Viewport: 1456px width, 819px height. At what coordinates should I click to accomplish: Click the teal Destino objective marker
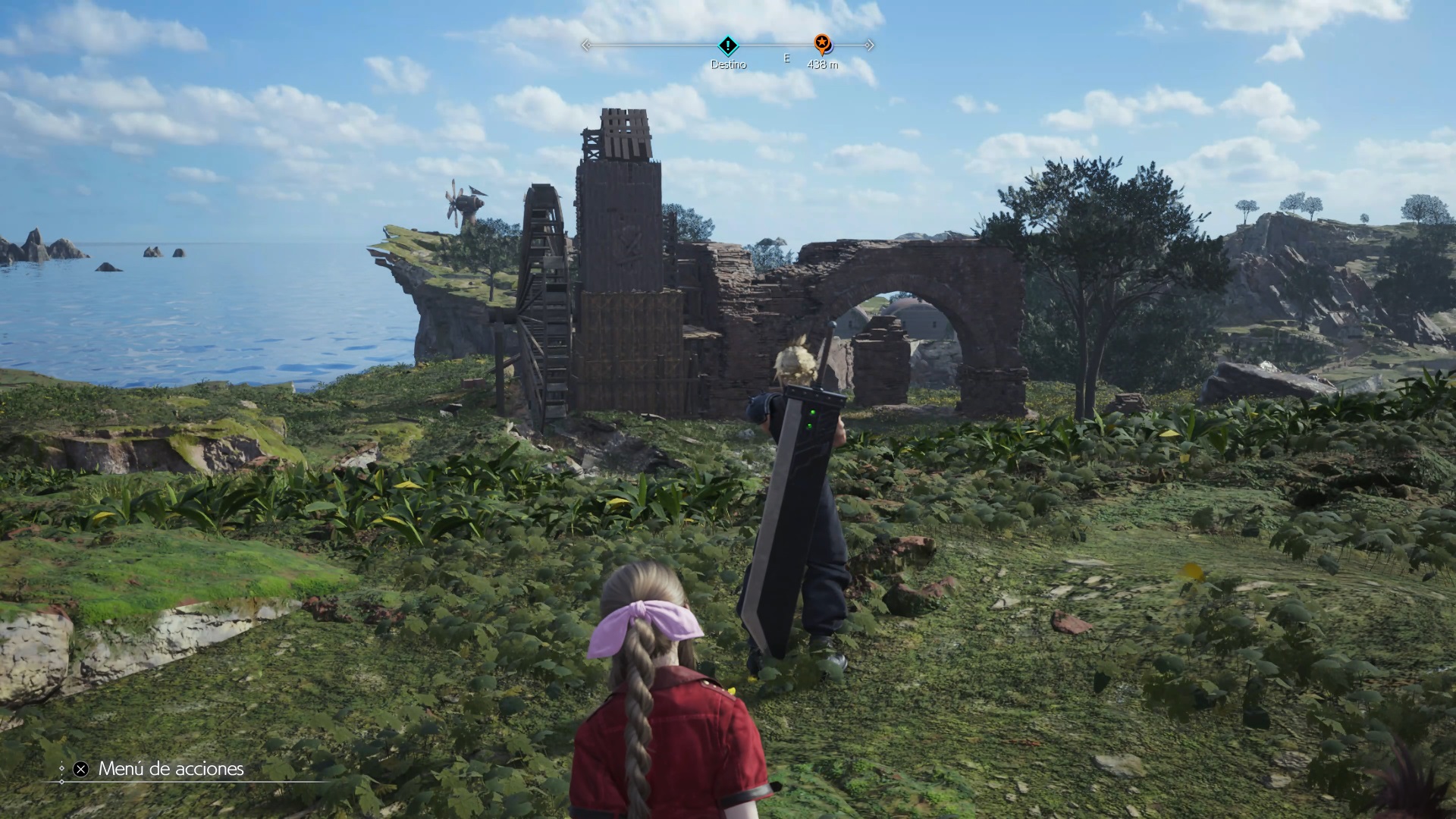click(727, 45)
